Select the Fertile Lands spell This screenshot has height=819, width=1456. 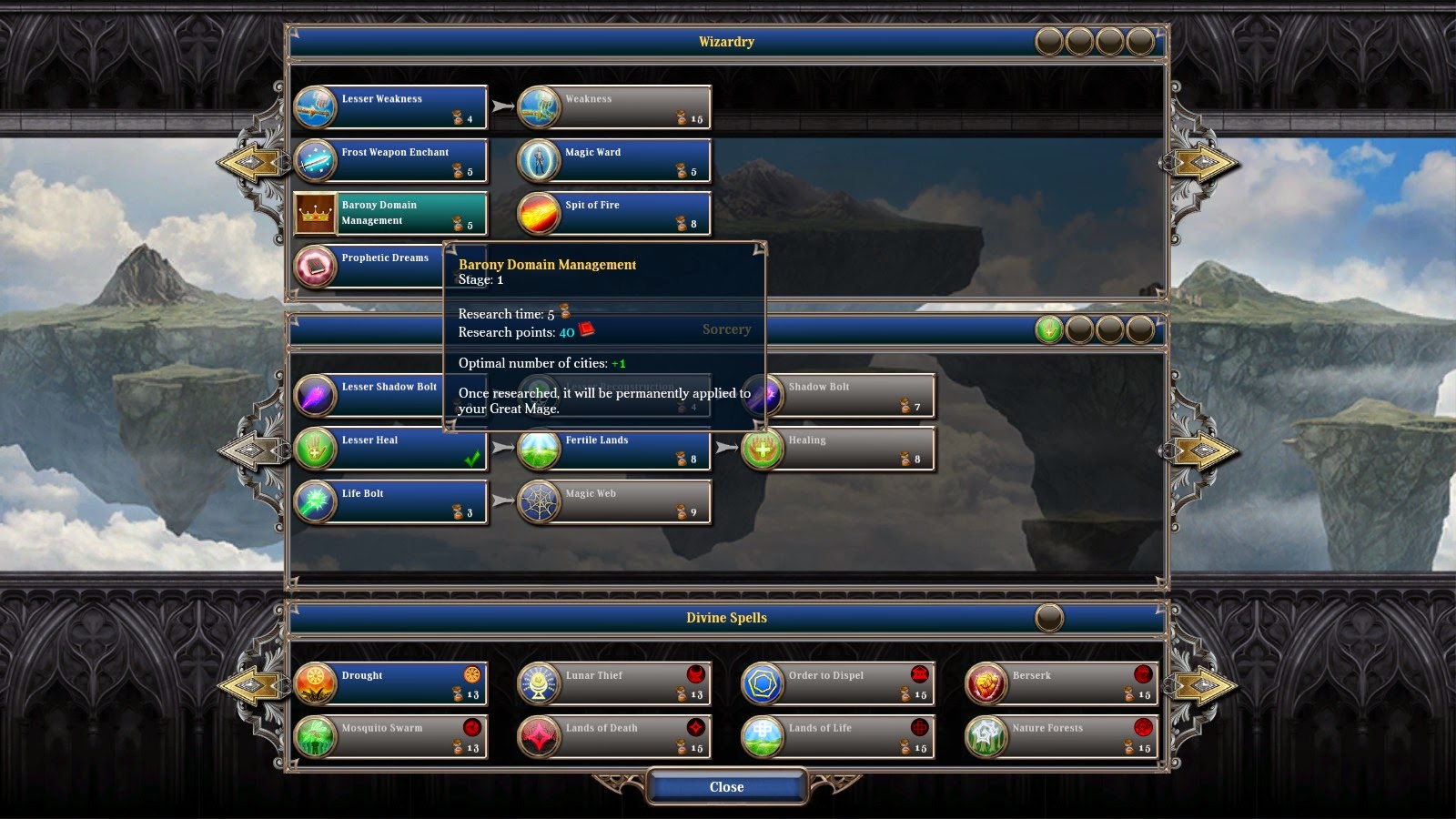tap(614, 449)
